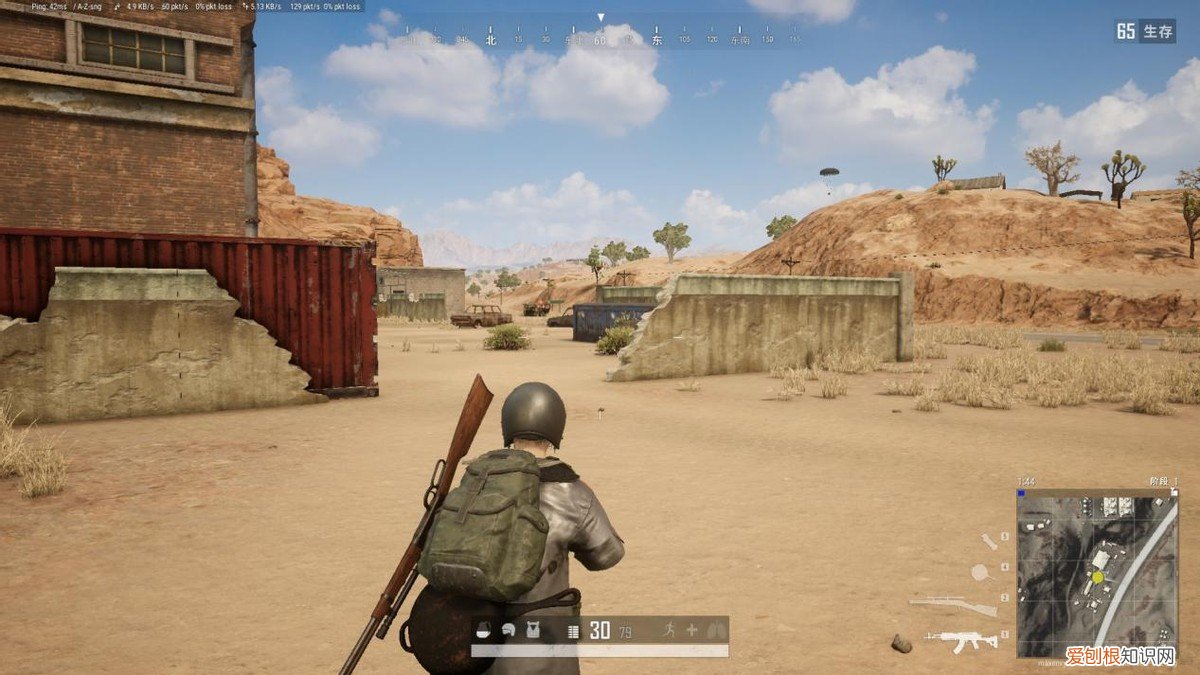Switch to the bolt-action rifle in slot 2
This screenshot has width=1200, height=675.
[x=953, y=604]
